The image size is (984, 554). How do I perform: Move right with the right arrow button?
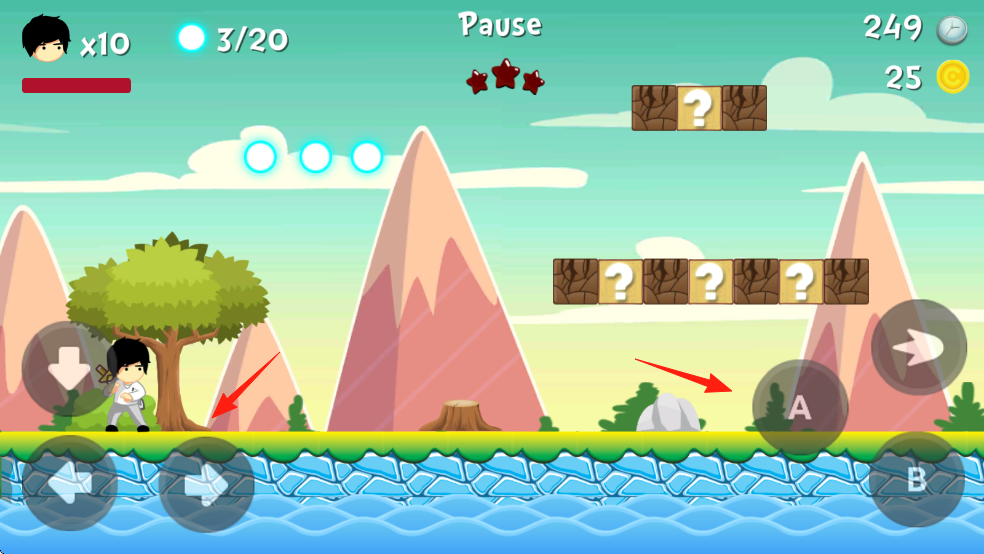coord(206,485)
